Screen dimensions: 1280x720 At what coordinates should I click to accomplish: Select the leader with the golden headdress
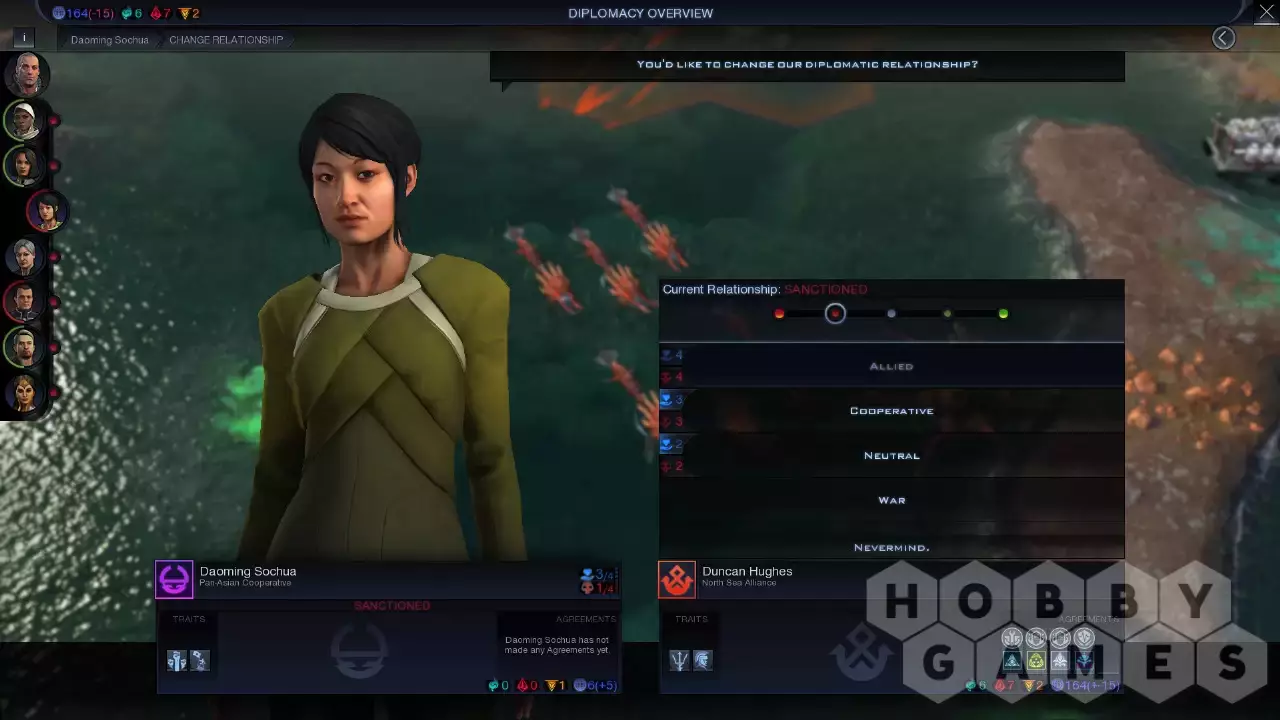[24, 393]
